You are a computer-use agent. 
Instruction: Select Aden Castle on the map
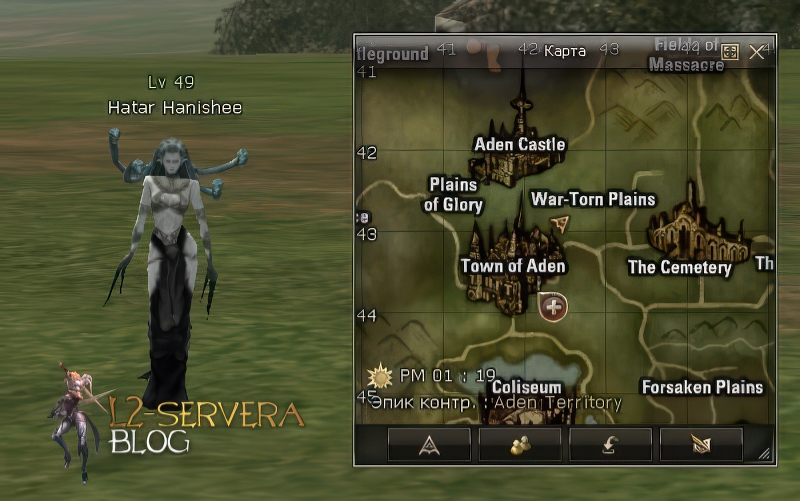(519, 144)
